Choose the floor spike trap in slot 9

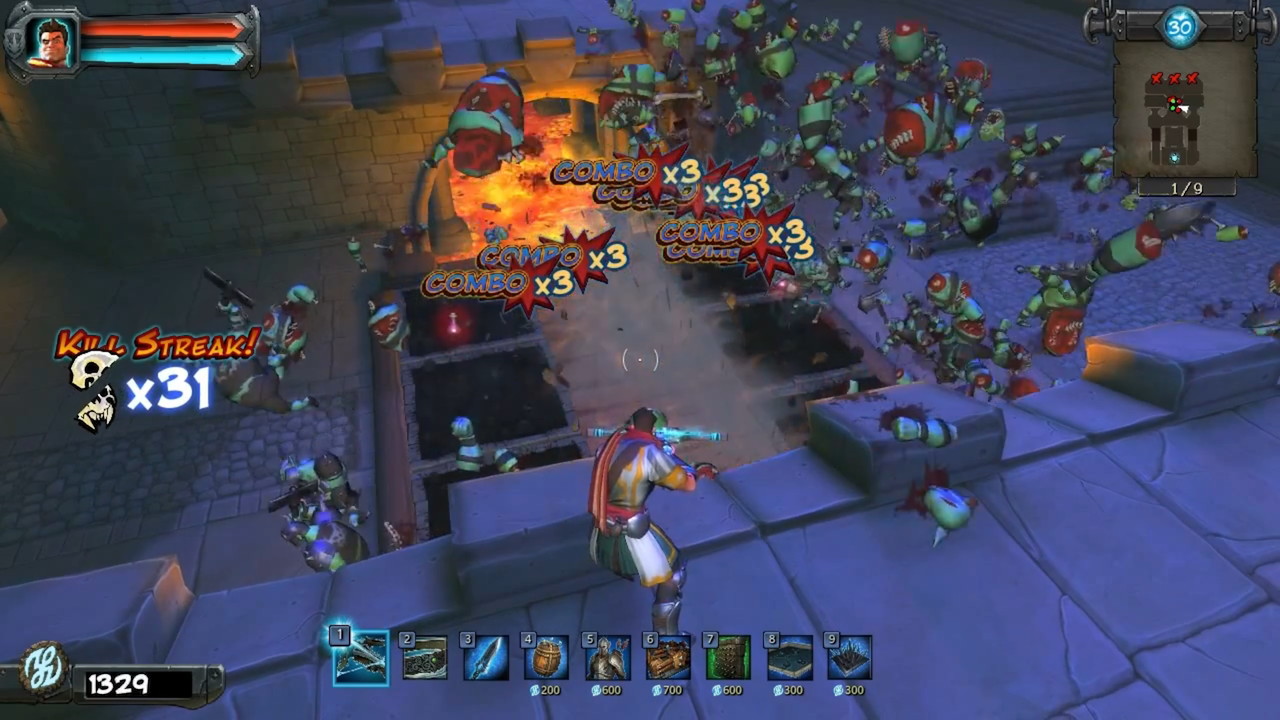click(x=849, y=658)
